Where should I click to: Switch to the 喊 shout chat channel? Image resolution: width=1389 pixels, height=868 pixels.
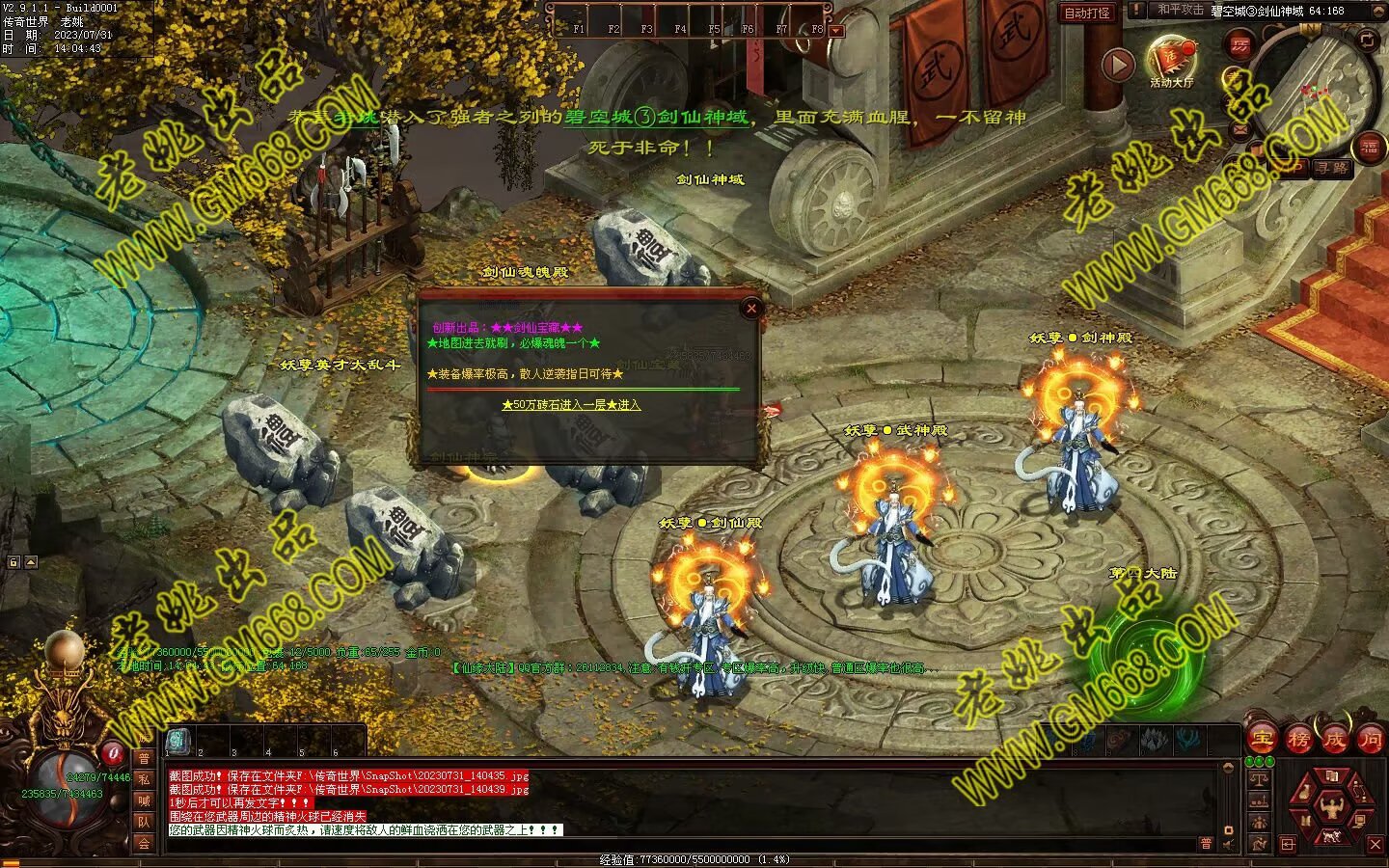(144, 800)
